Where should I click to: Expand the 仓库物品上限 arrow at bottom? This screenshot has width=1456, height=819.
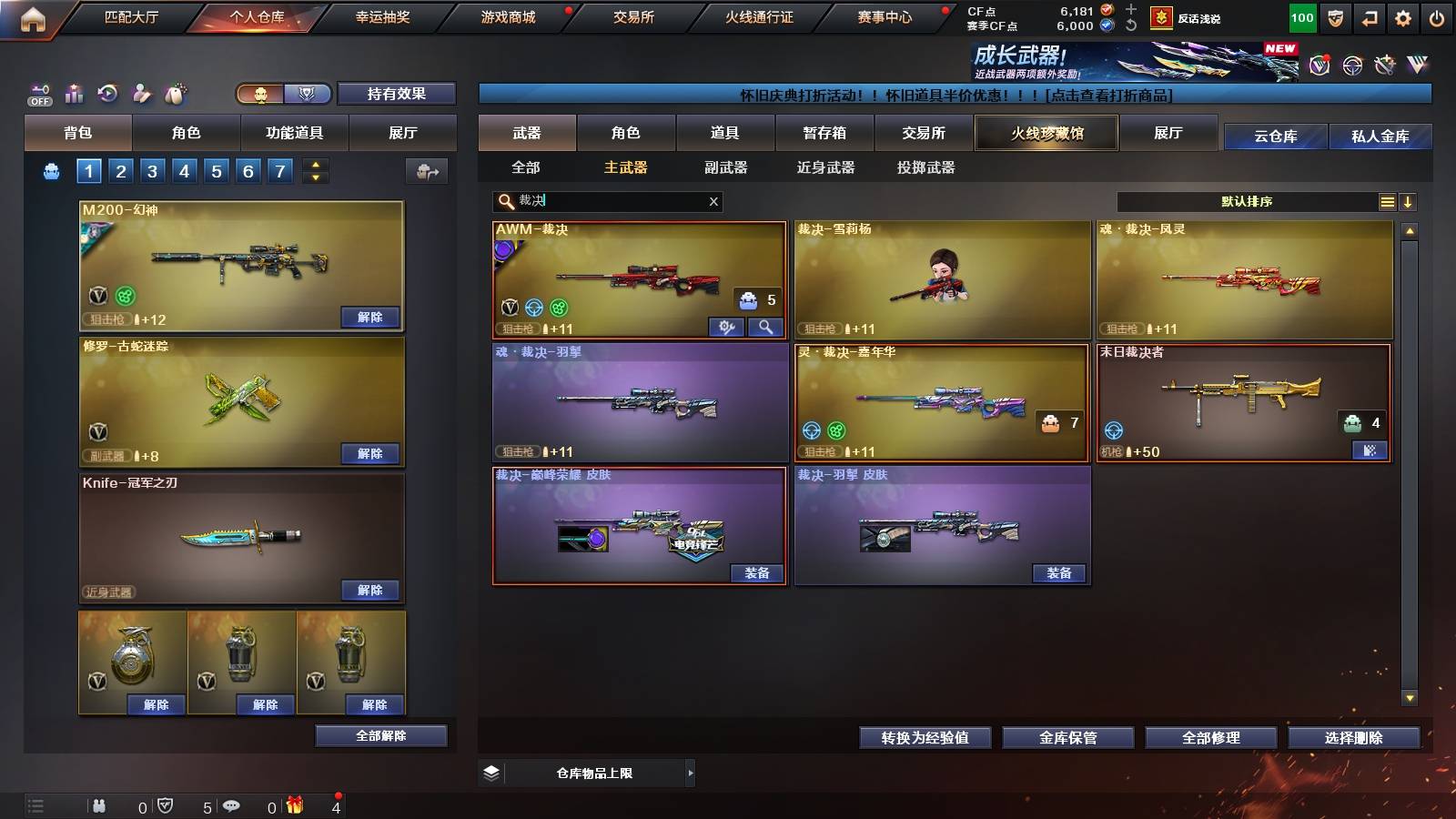(x=689, y=773)
